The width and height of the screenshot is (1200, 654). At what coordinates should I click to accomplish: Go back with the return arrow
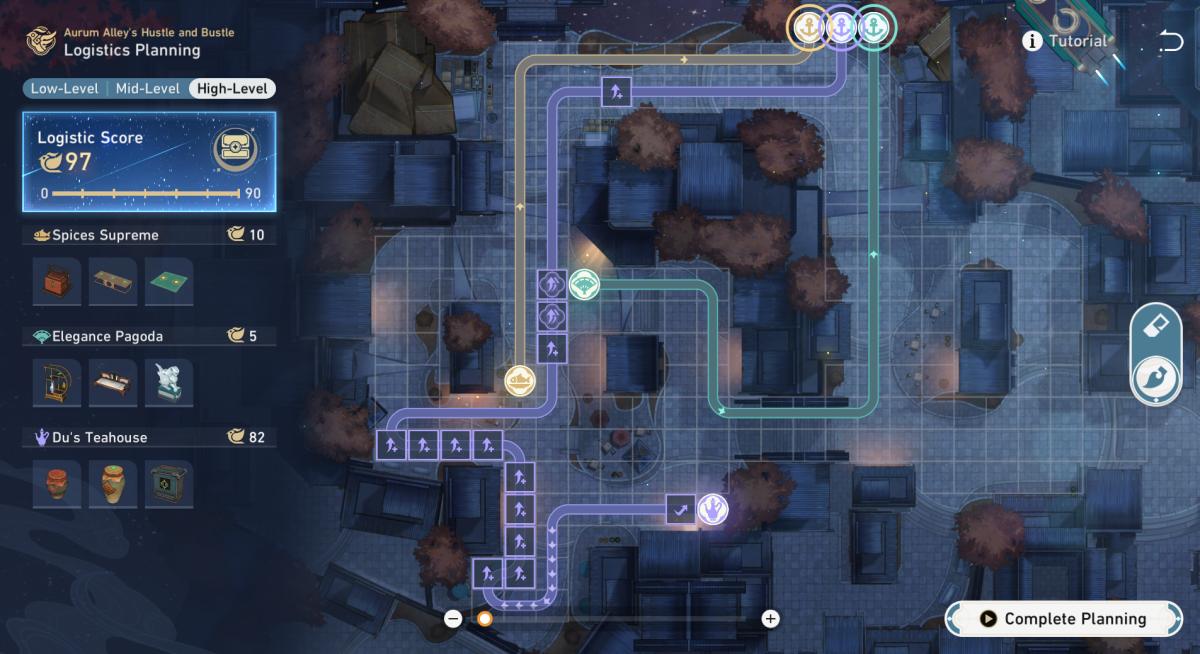(1170, 41)
